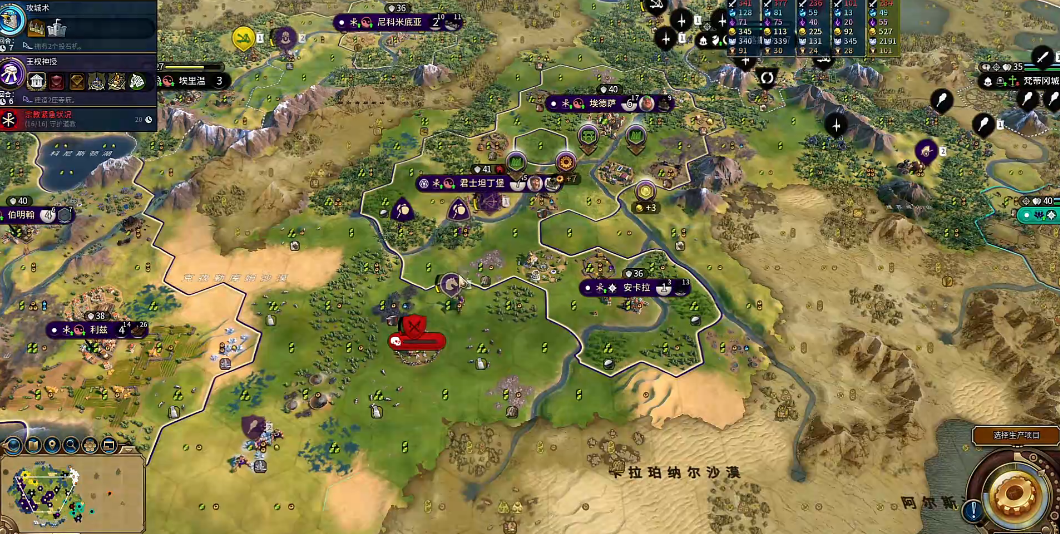Select the 君士坦丁堡 city banner
1060x534 pixels.
point(477,183)
